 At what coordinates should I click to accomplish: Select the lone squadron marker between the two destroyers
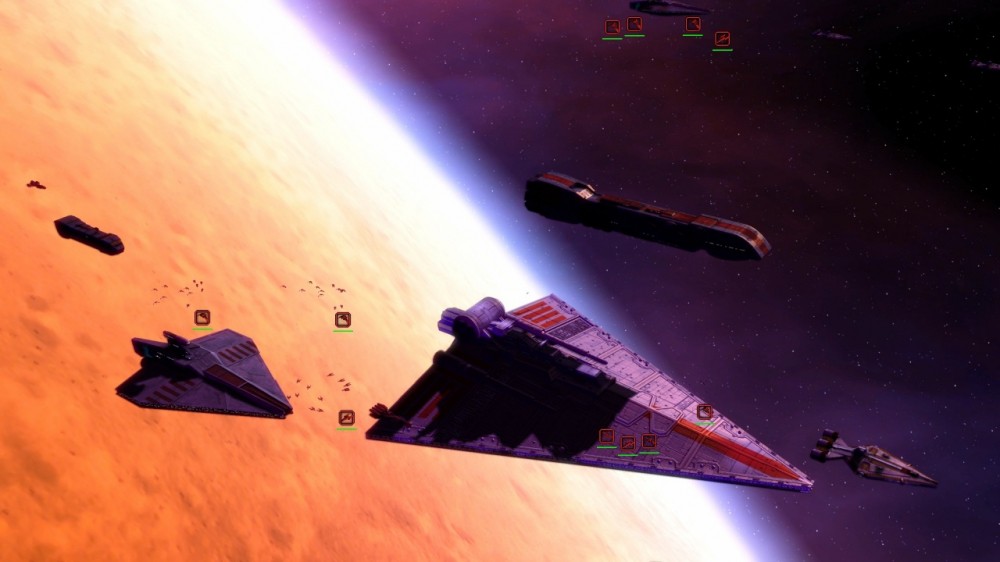(343, 320)
